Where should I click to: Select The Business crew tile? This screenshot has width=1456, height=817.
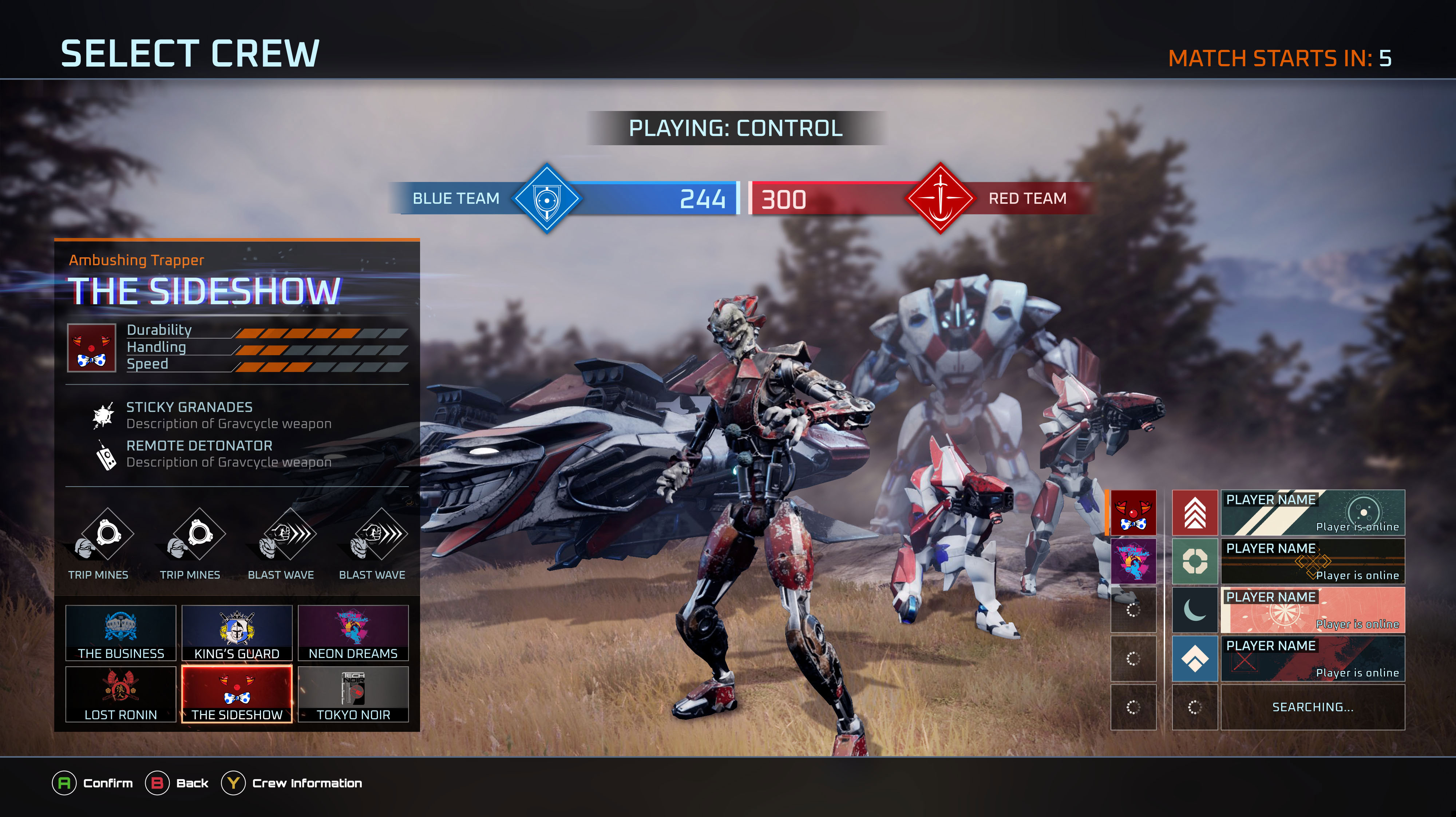(x=120, y=633)
